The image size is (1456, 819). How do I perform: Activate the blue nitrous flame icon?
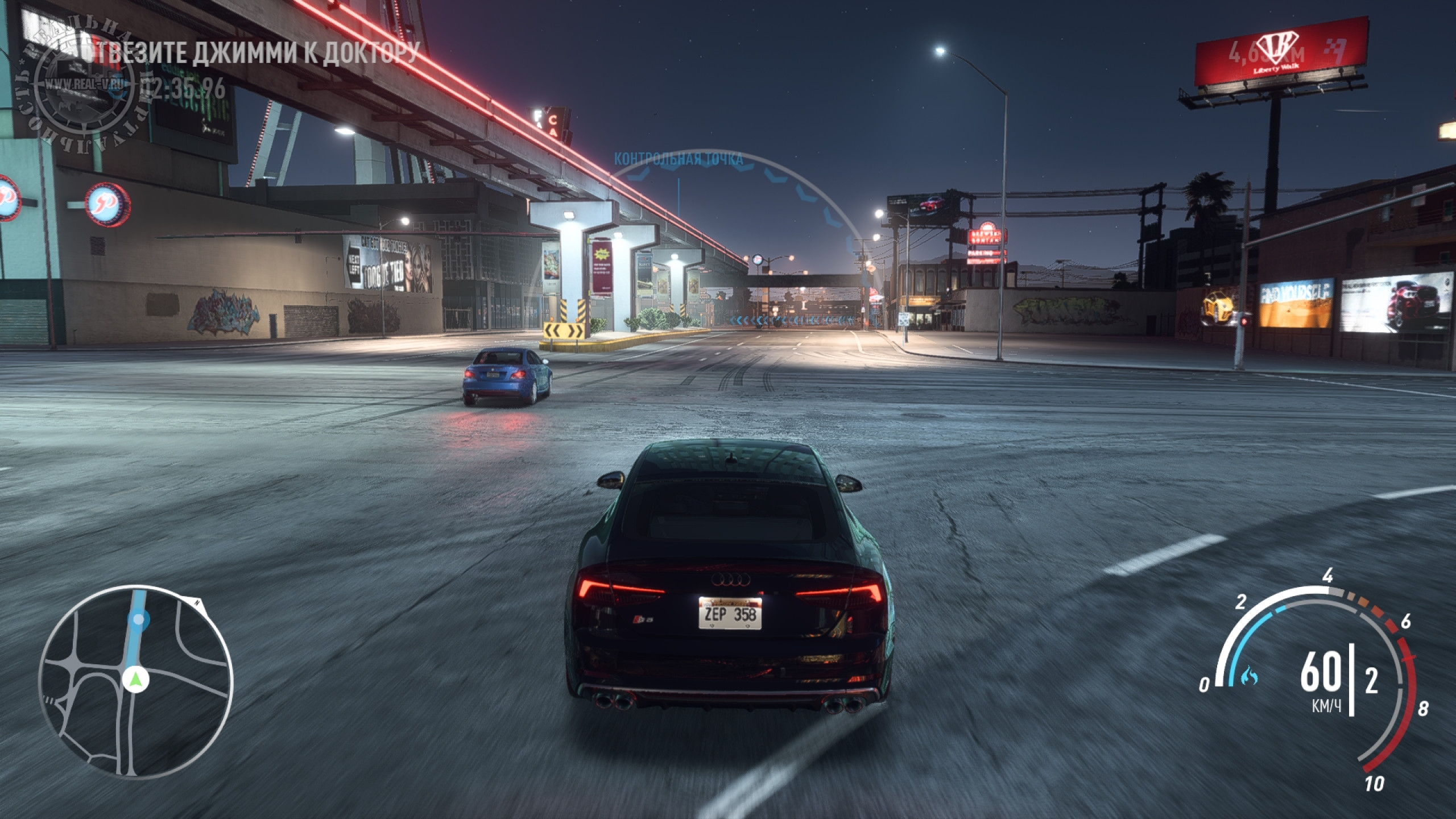tap(1251, 676)
